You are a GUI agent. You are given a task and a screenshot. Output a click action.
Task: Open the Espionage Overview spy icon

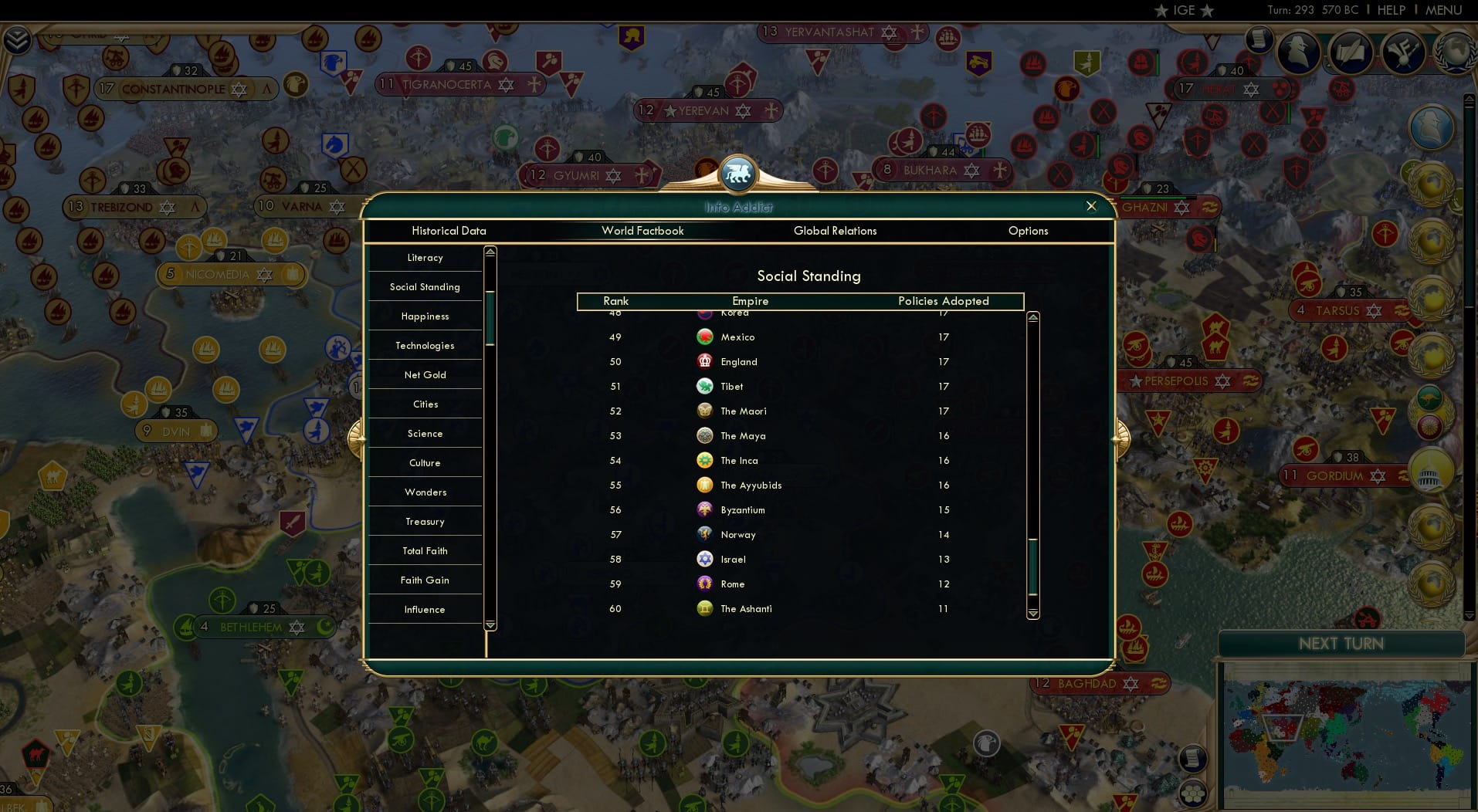pyautogui.click(x=1298, y=51)
